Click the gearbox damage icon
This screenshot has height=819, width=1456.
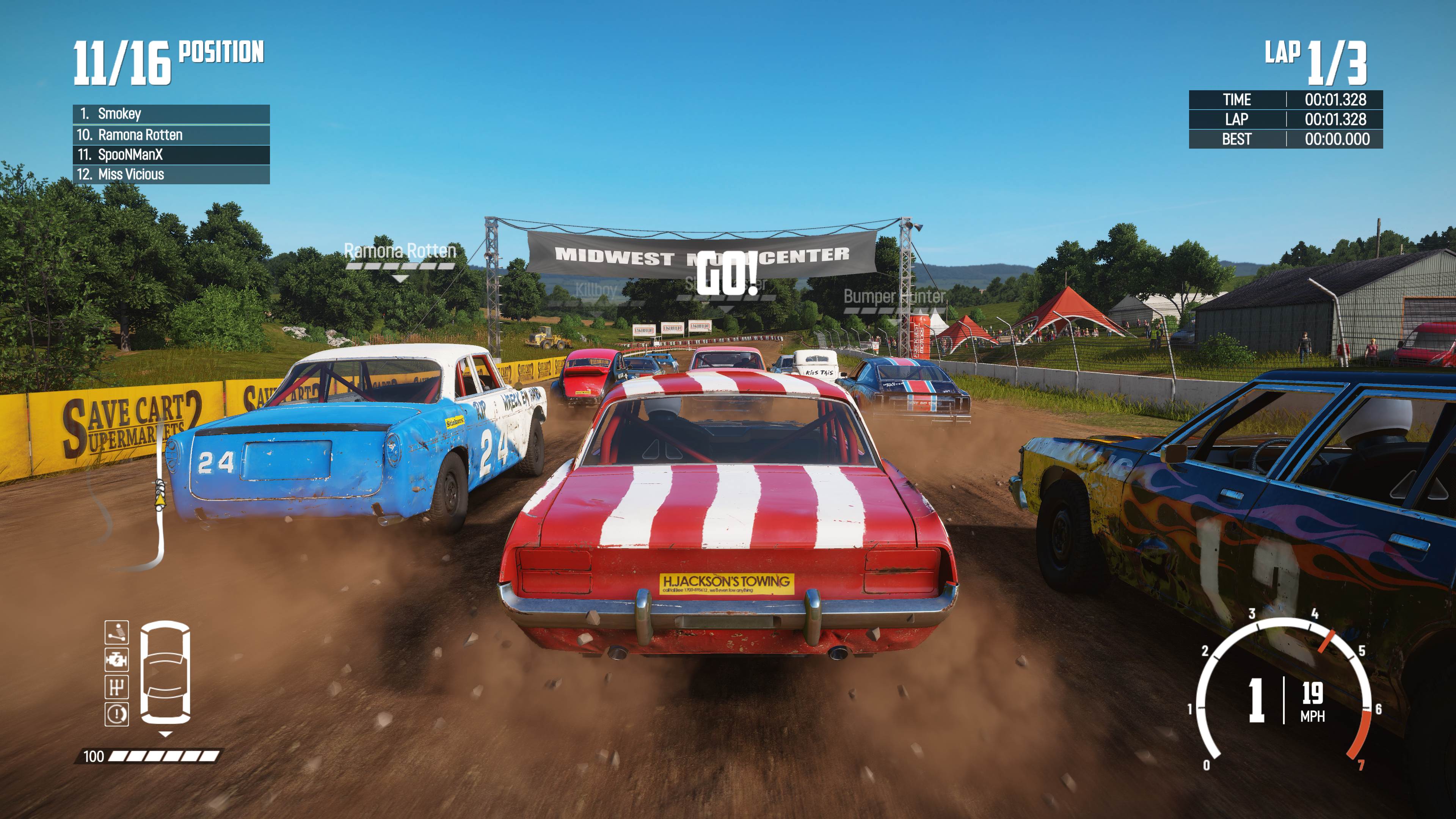tap(116, 687)
